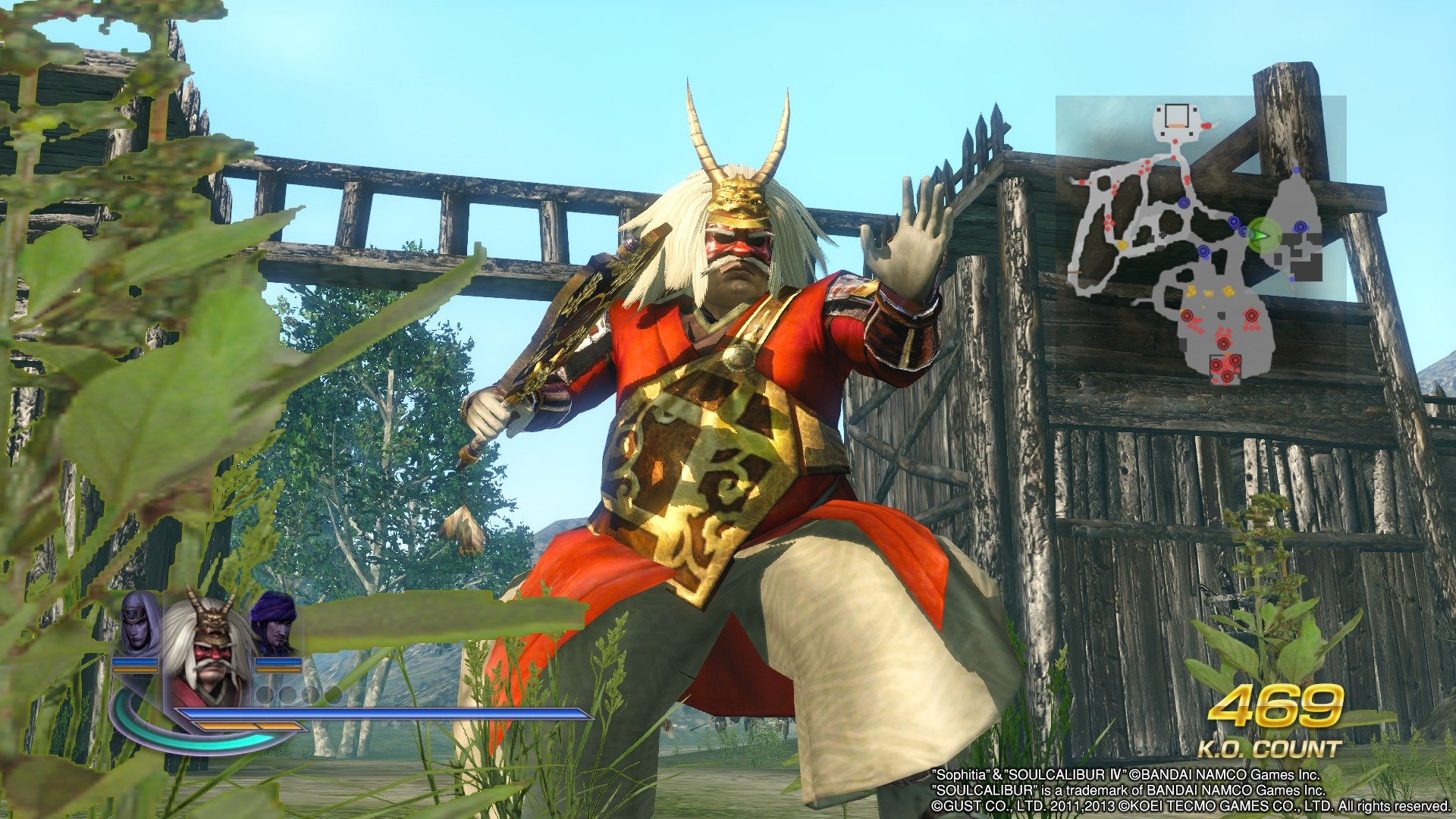Select the hooded character's left portrait
Screen dimensions: 1456x819
click(136, 626)
